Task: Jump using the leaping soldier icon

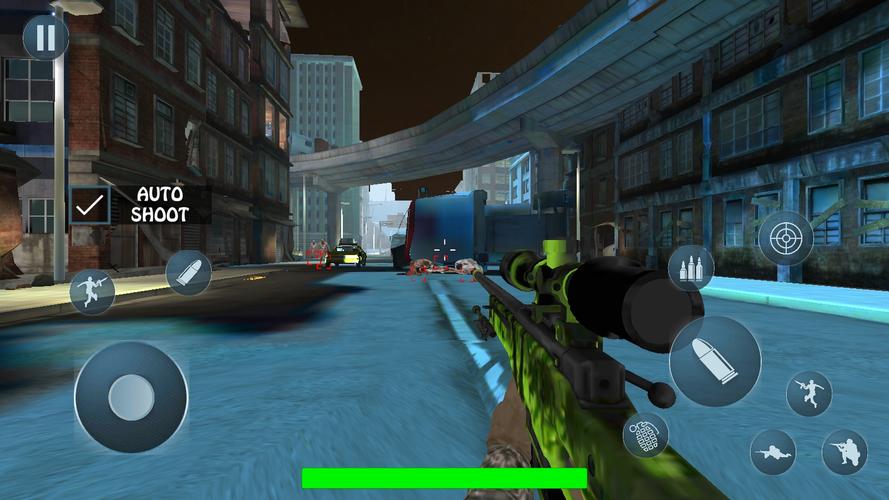Action: point(809,393)
